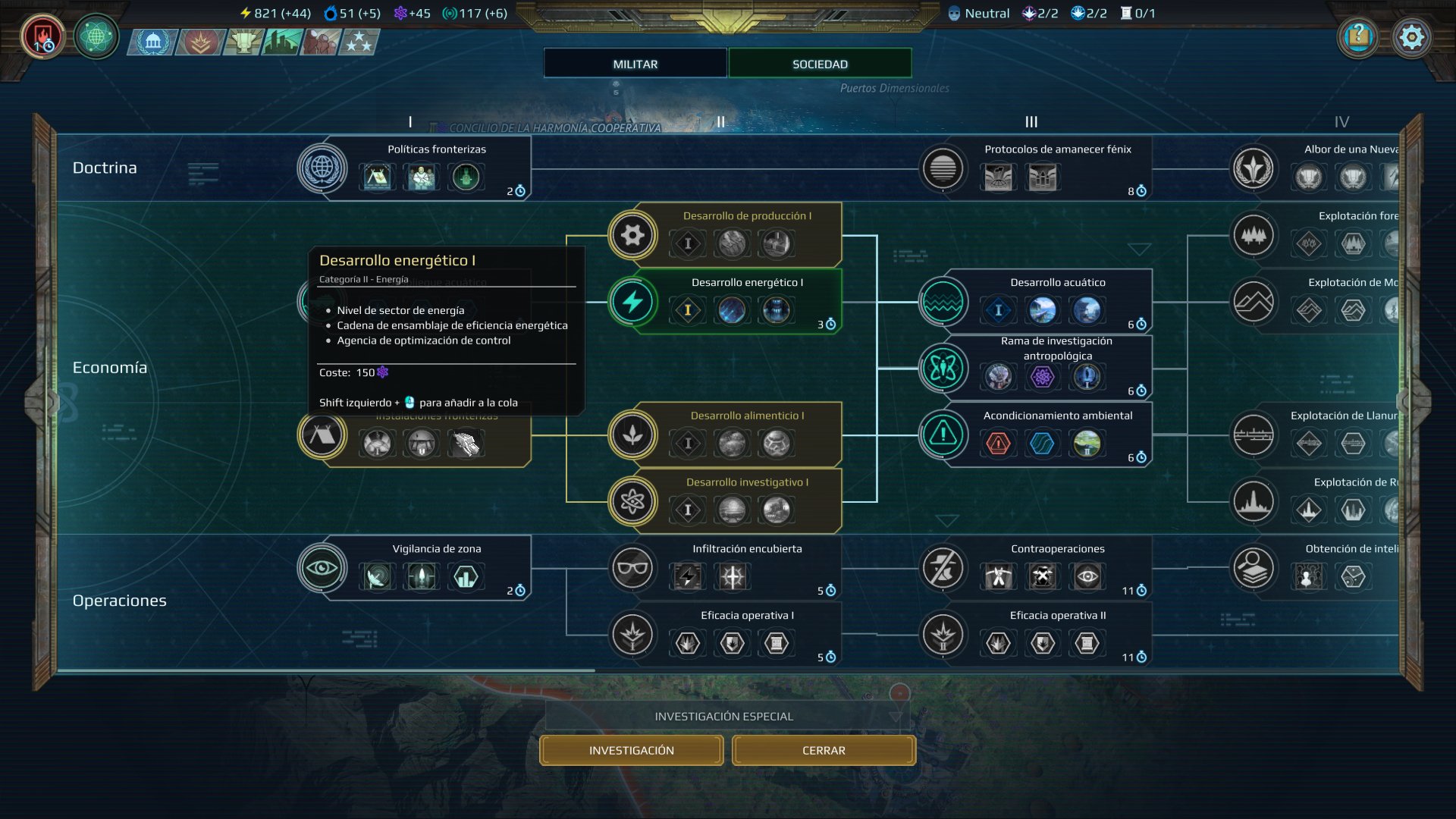This screenshot has width=1456, height=819.
Task: Select the Desarrollo alimenticio I leaf icon
Action: (x=633, y=435)
